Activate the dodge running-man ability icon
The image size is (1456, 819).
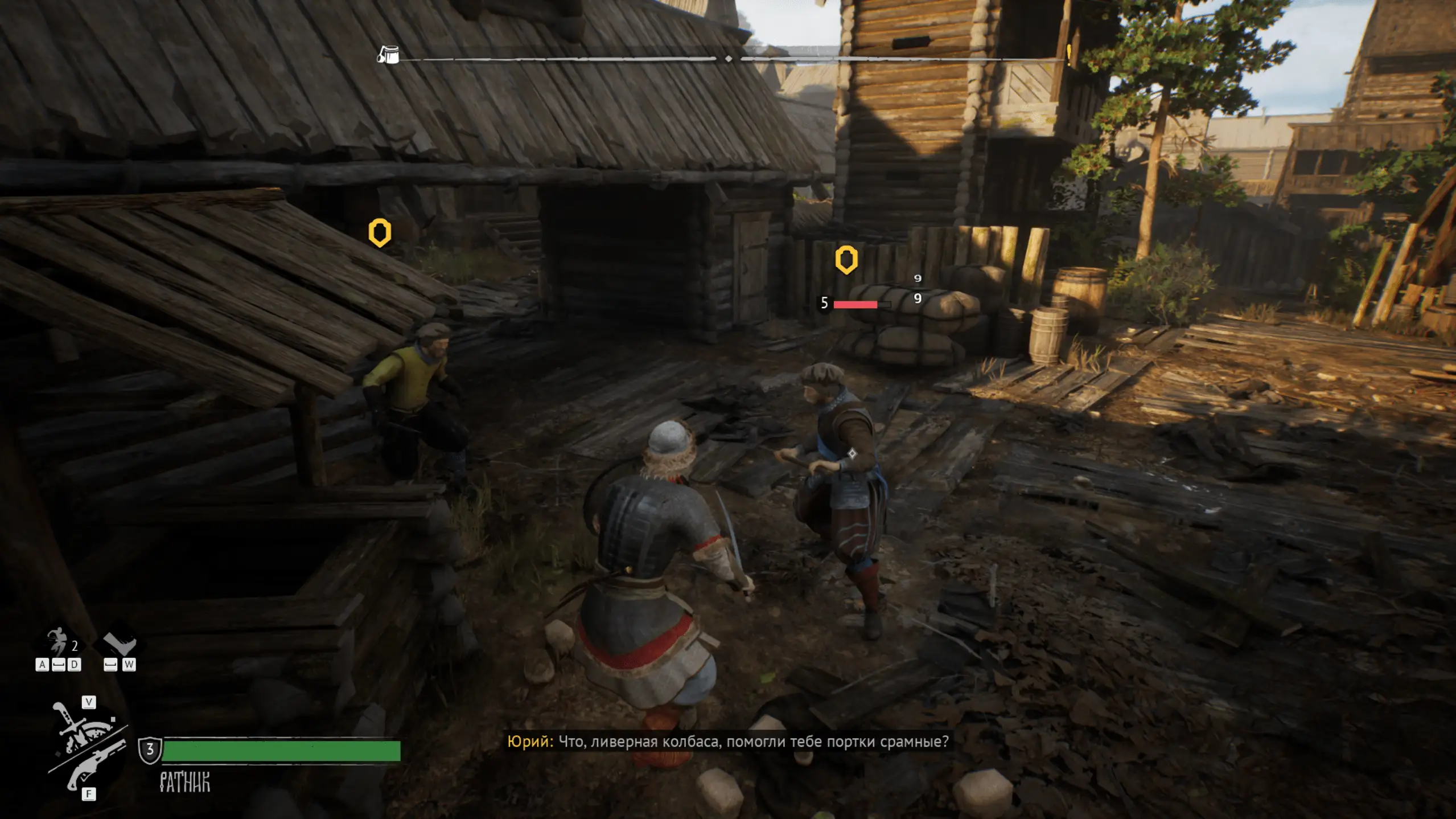pyautogui.click(x=57, y=641)
